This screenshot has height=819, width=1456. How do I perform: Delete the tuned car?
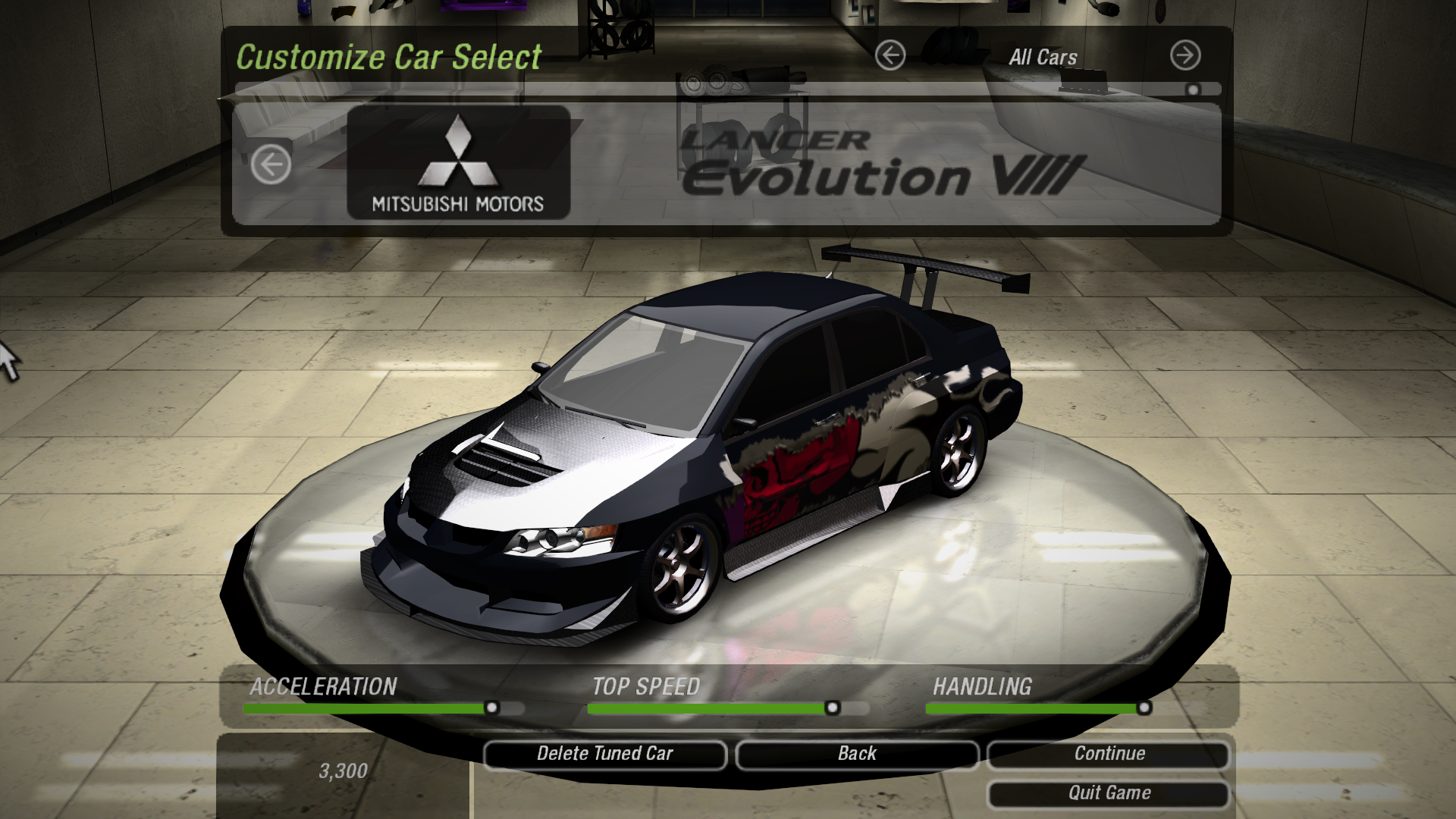604,754
